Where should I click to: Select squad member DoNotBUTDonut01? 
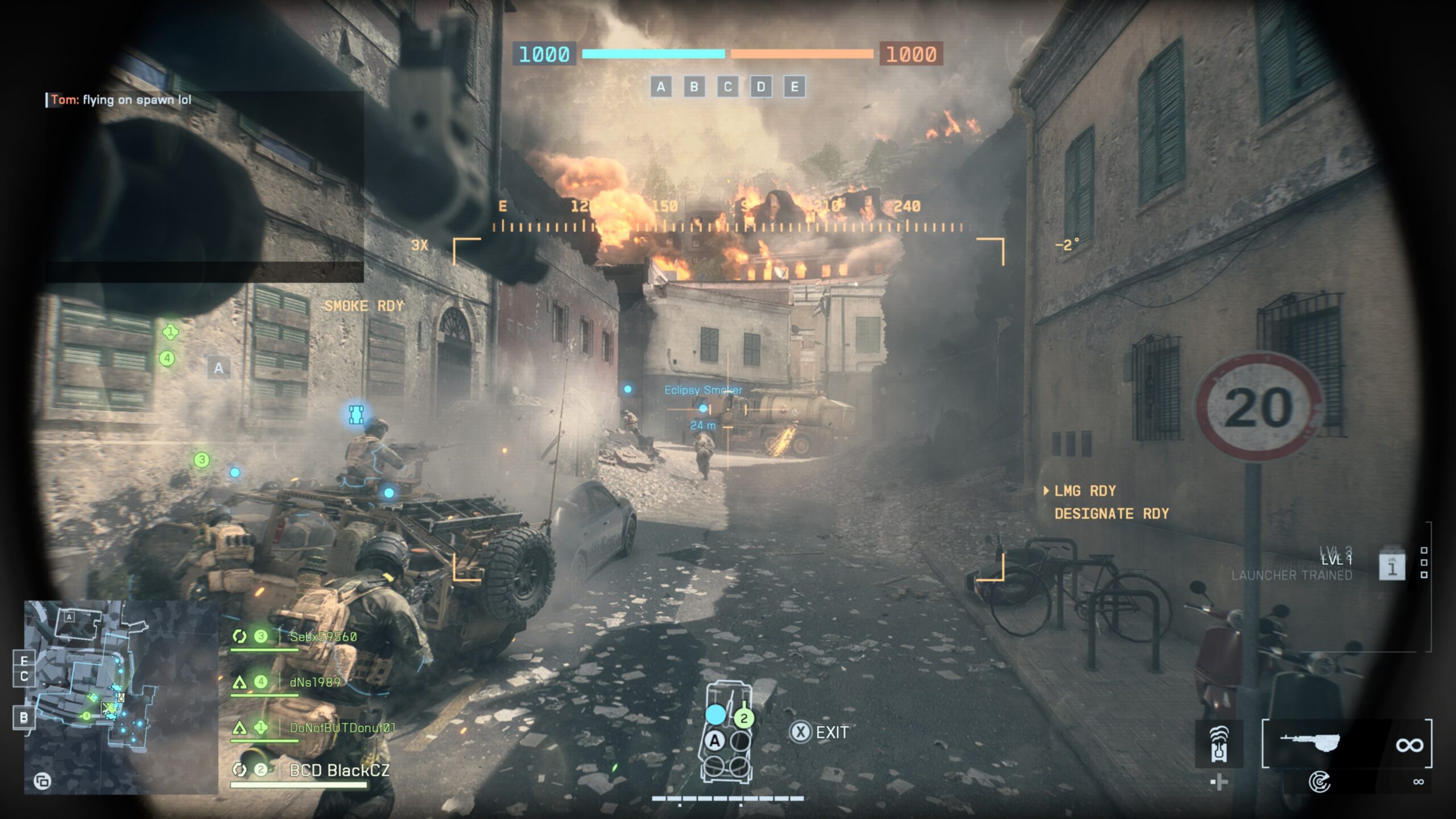(342, 727)
